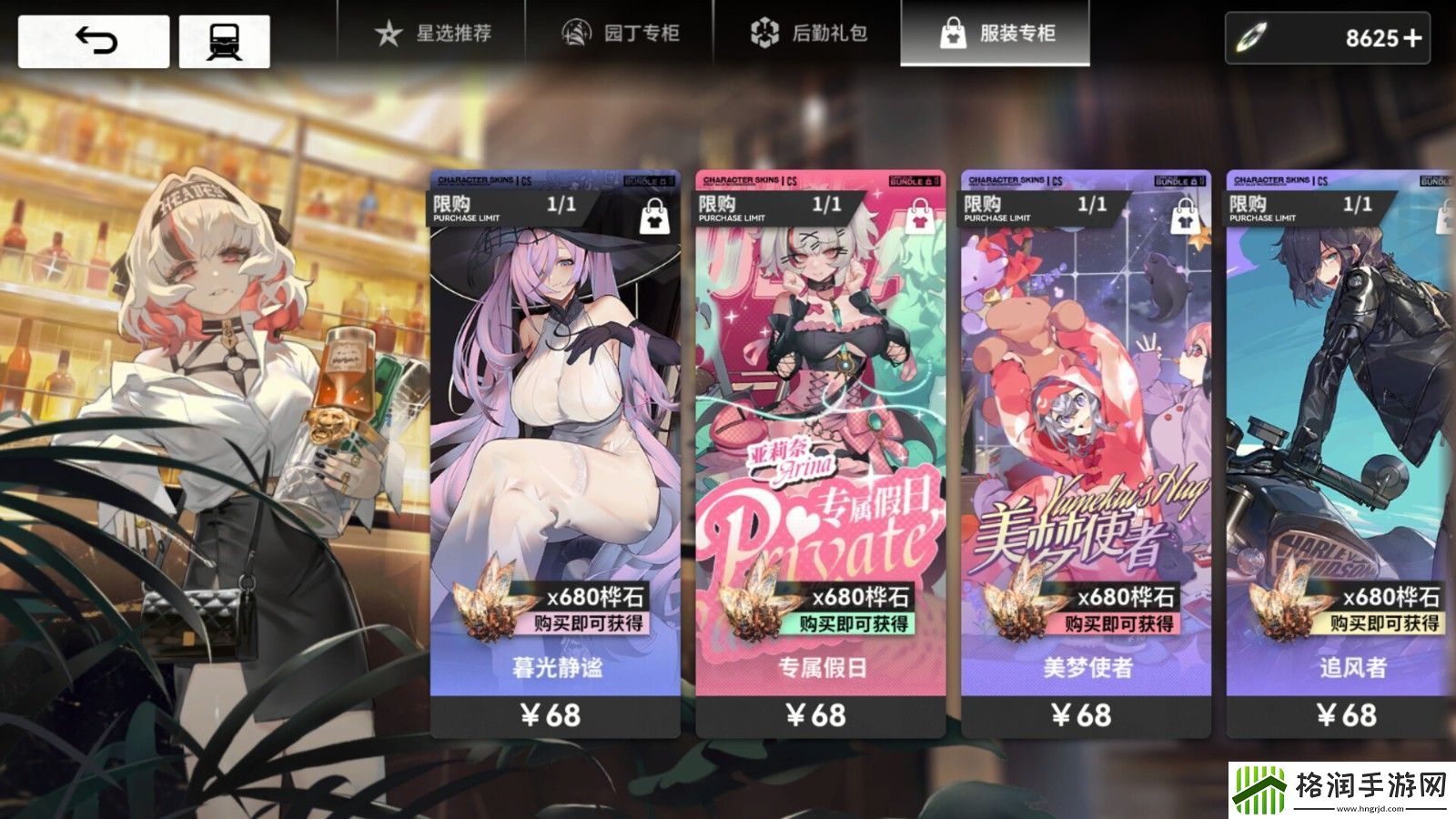Click the BUNDLE lock label on 美梦使者 card
The width and height of the screenshot is (1456, 819).
coord(1181,179)
